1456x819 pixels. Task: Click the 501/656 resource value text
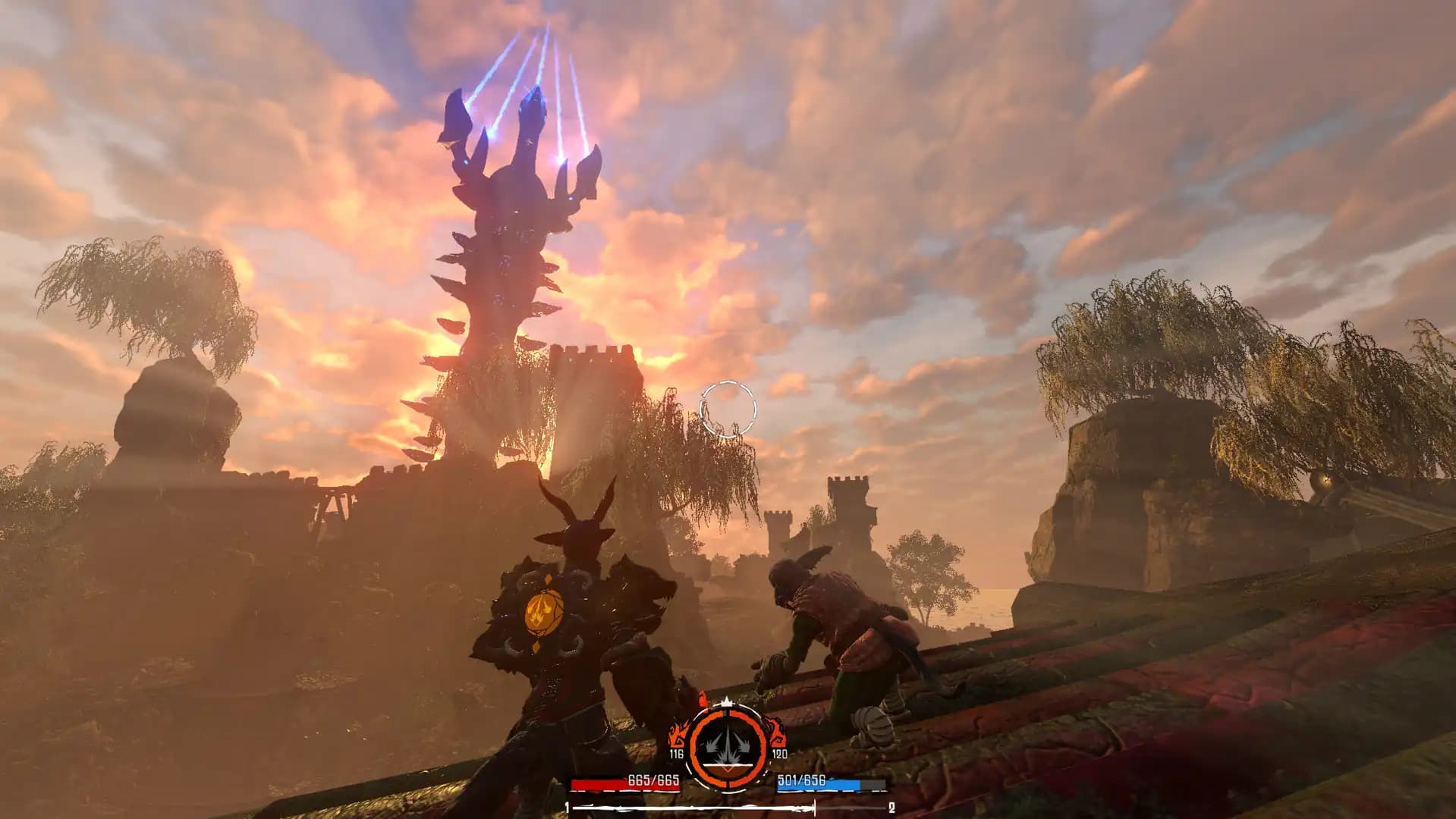pos(801,781)
